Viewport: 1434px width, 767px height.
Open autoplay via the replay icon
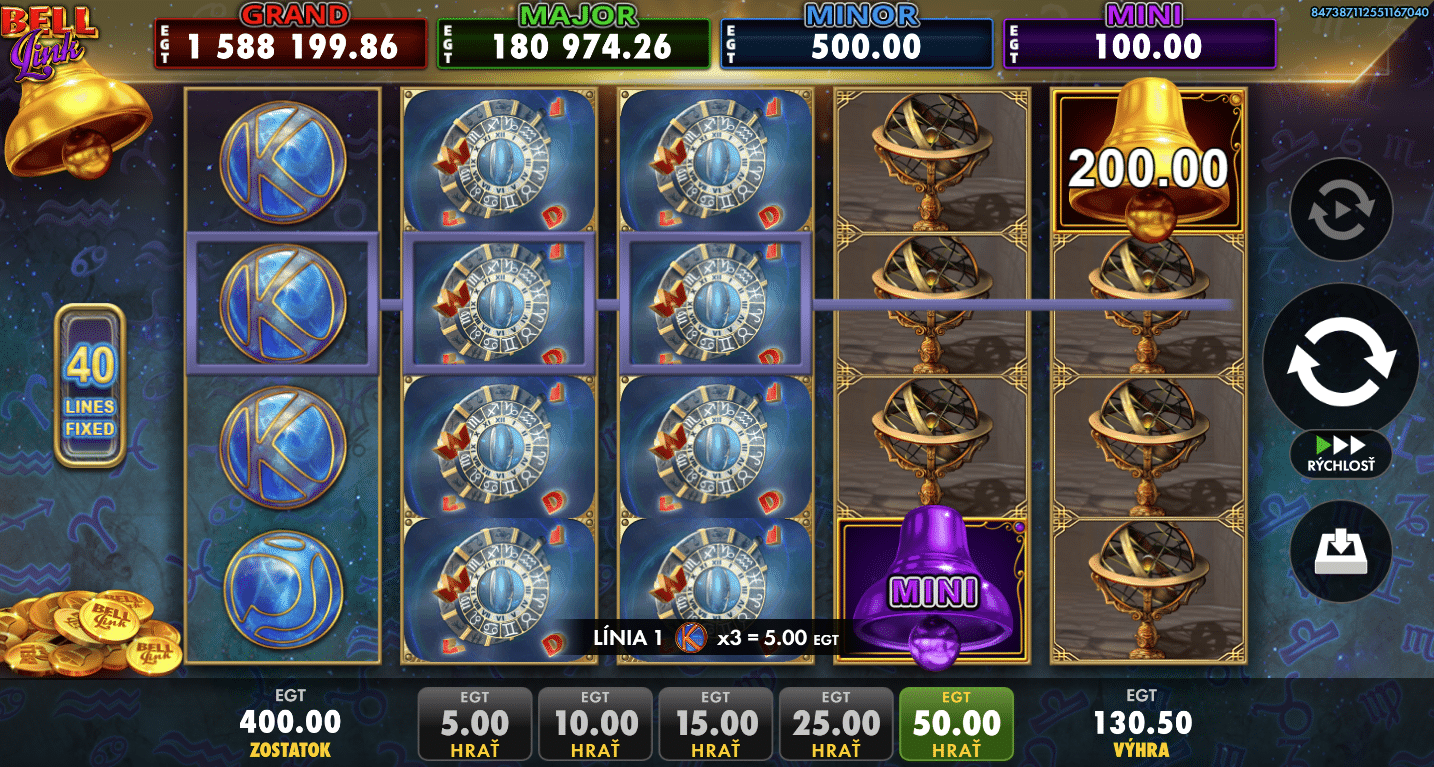click(x=1341, y=210)
